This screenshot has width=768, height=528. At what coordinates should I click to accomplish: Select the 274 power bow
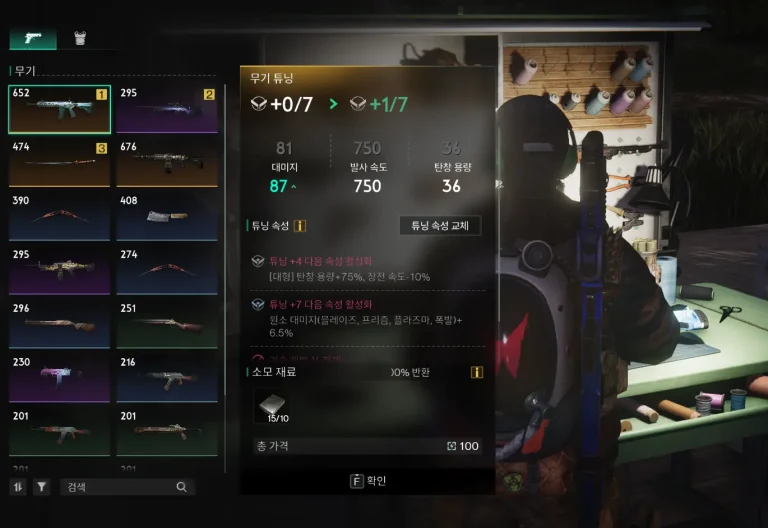pyautogui.click(x=166, y=271)
